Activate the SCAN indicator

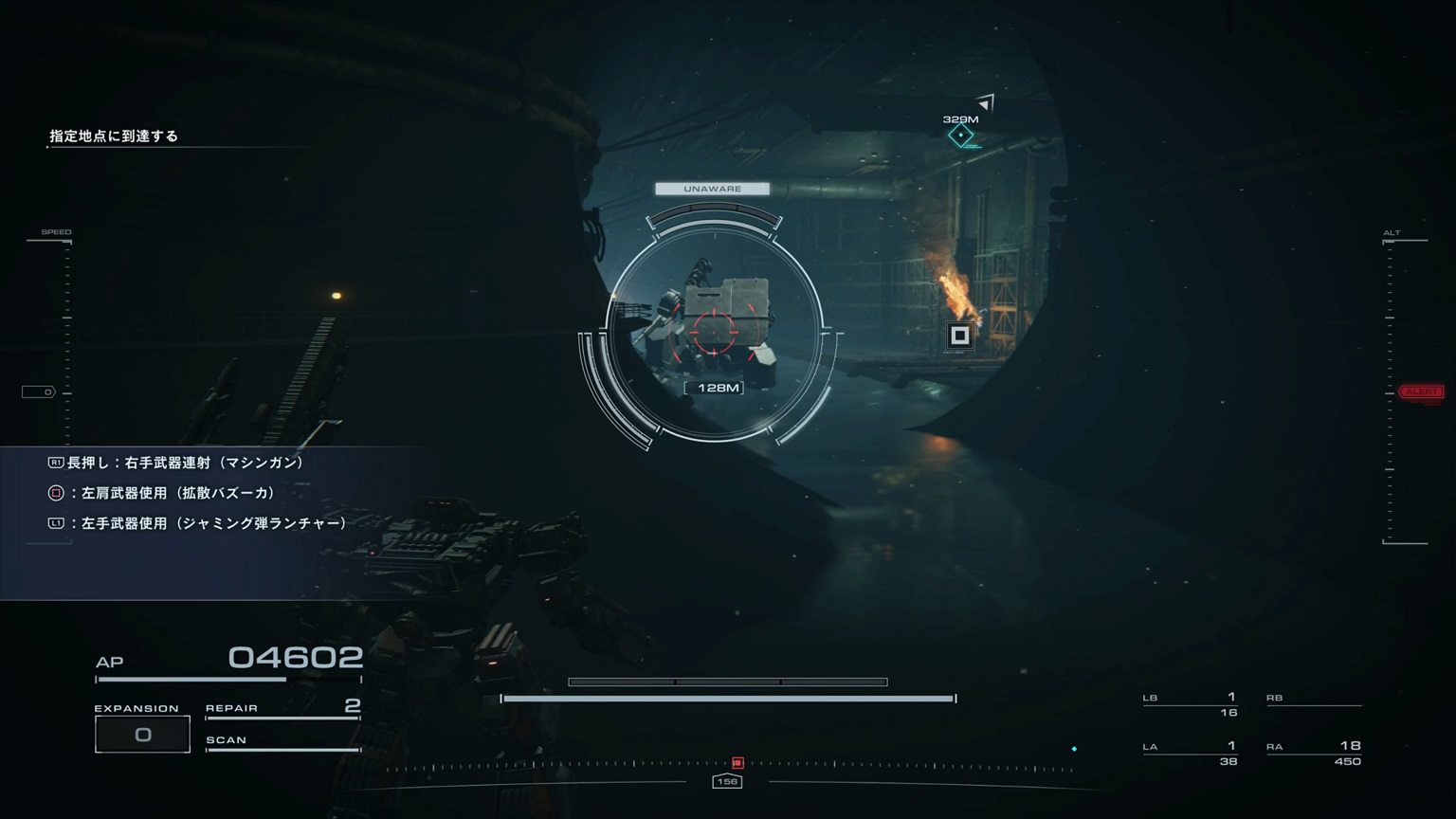click(282, 741)
